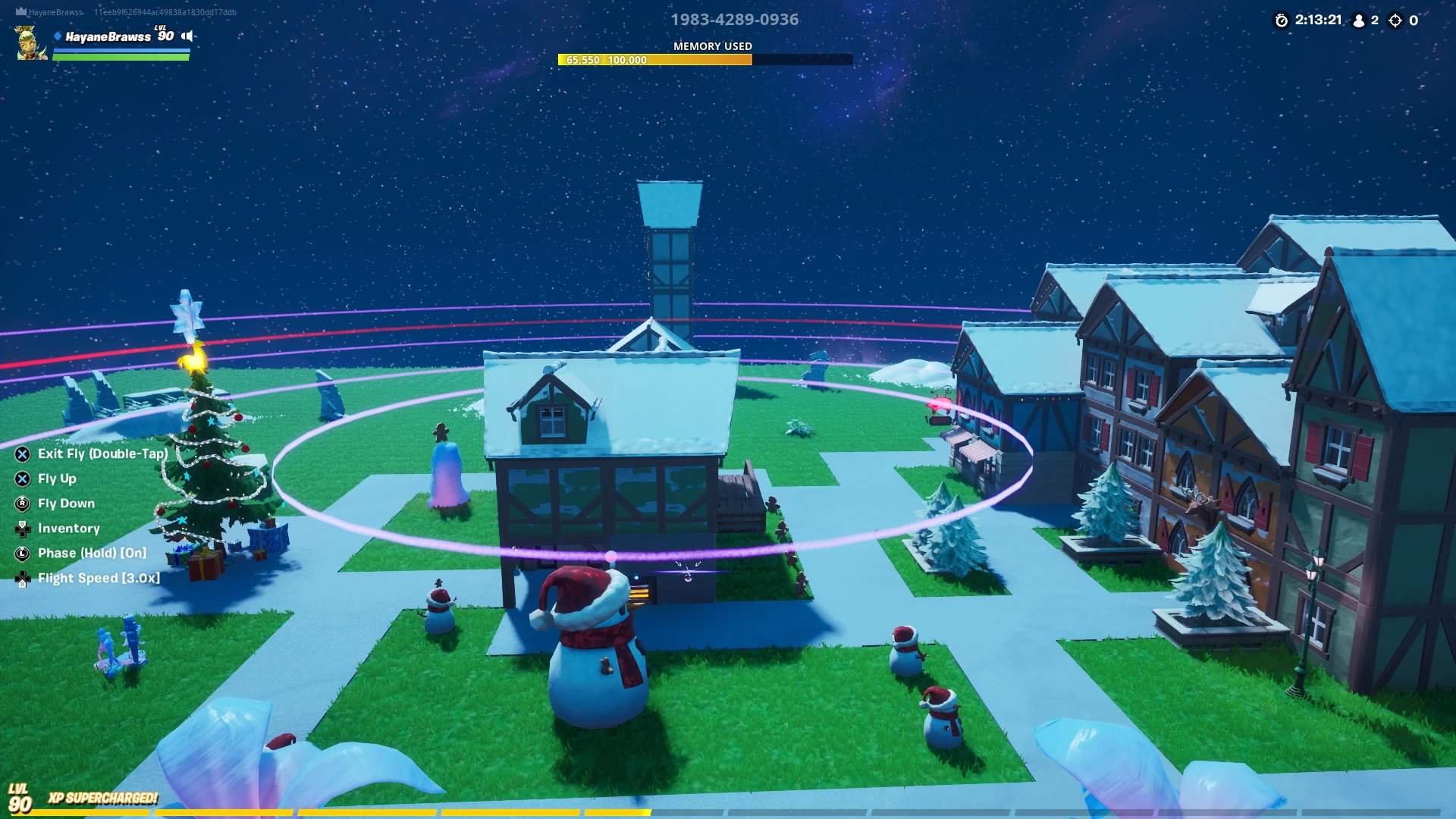Click the player count silhouette icon
The width and height of the screenshot is (1456, 819).
[1360, 21]
